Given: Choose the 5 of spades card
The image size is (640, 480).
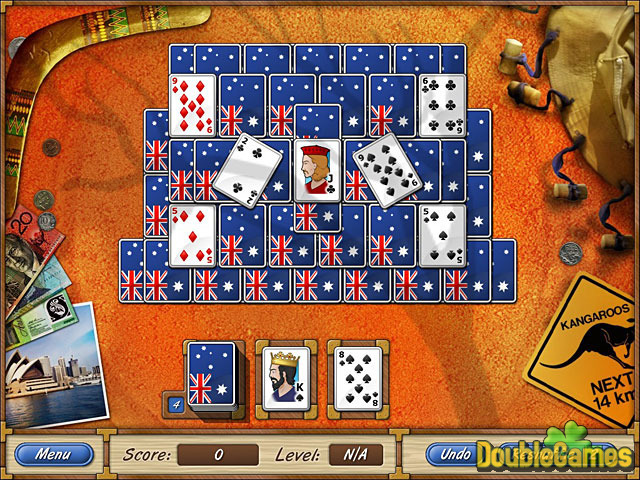Looking at the screenshot, I should coord(441,235).
